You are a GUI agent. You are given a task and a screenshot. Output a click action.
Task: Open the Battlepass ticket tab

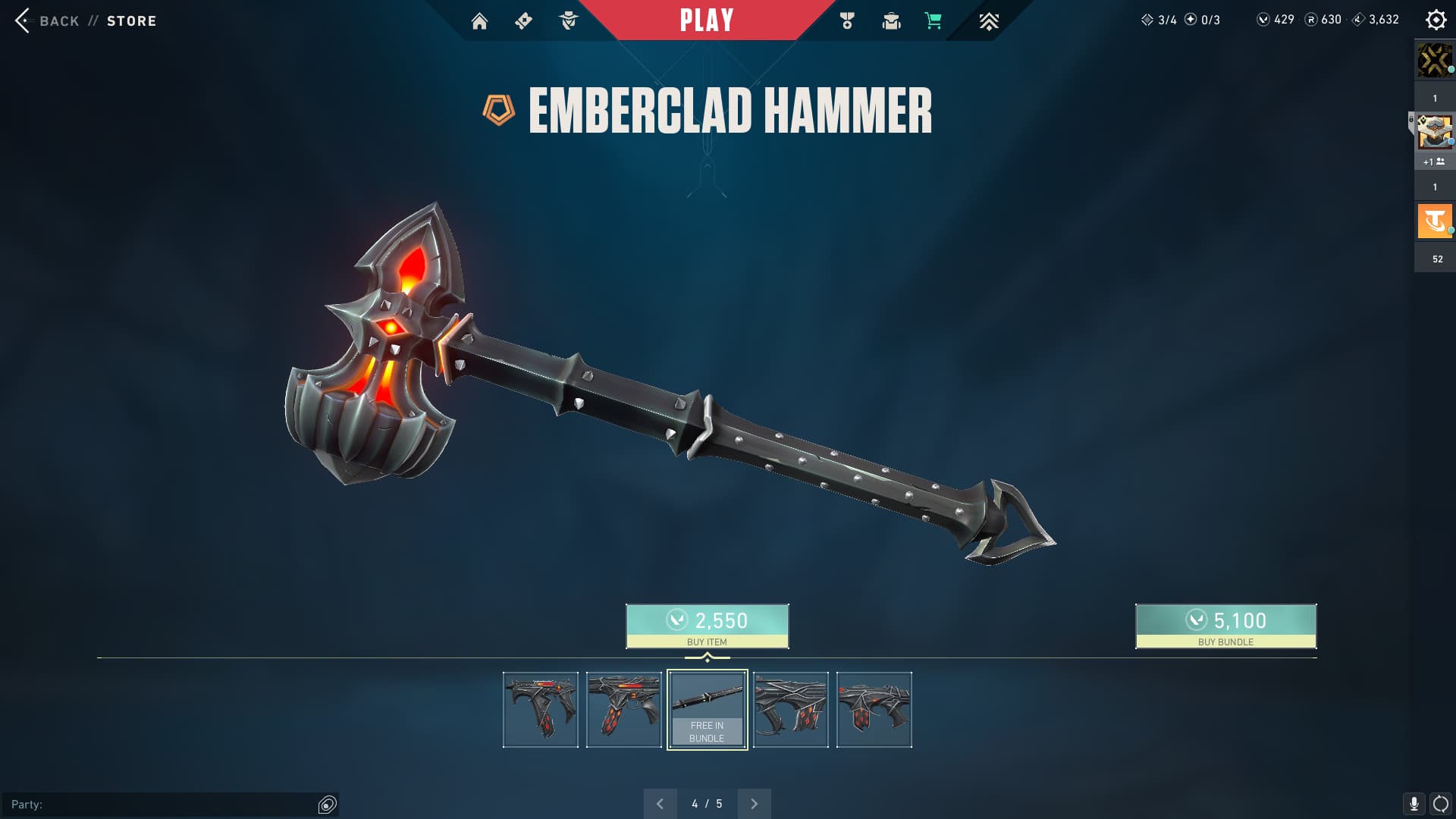523,21
